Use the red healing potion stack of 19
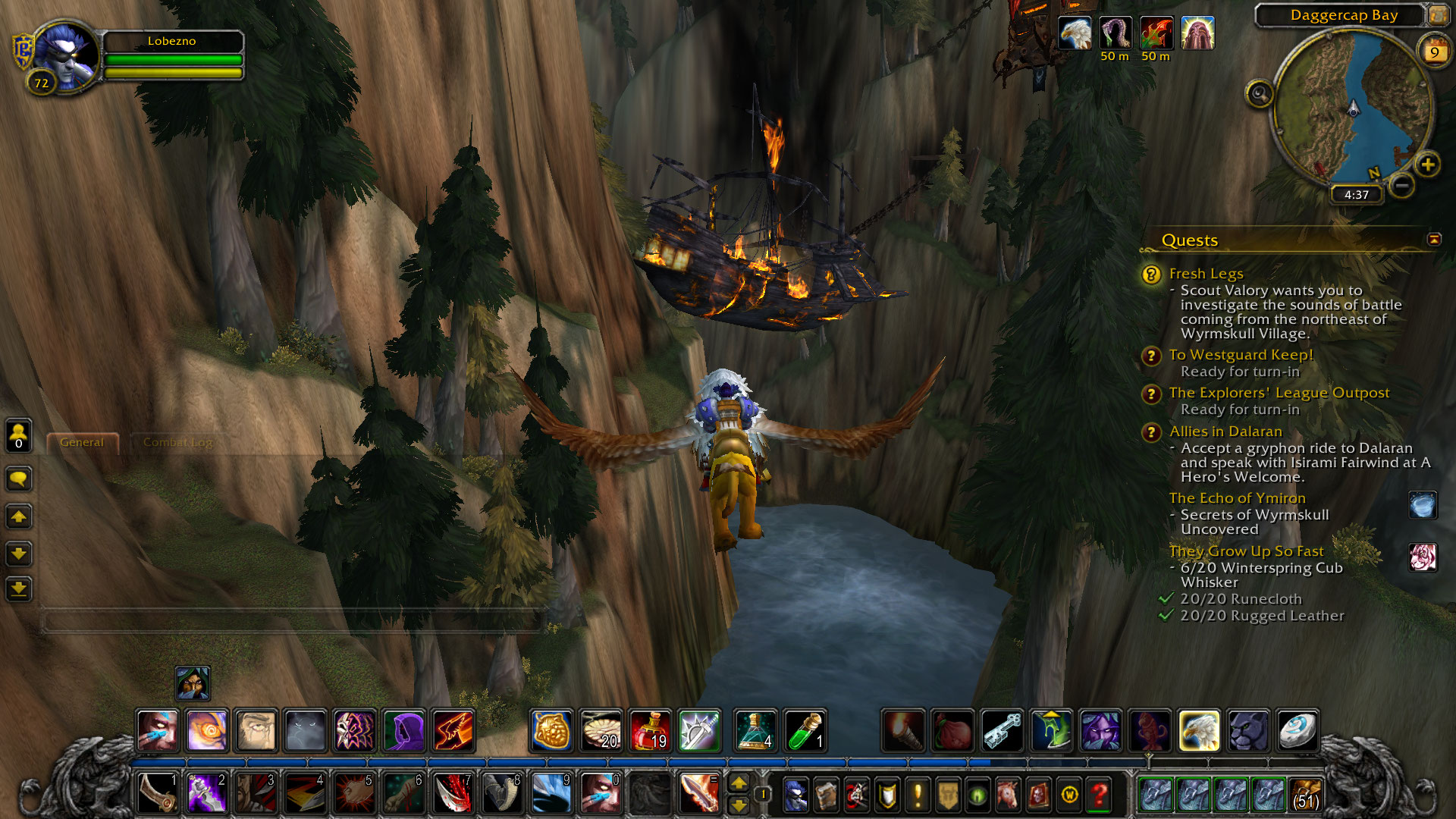 [x=650, y=730]
